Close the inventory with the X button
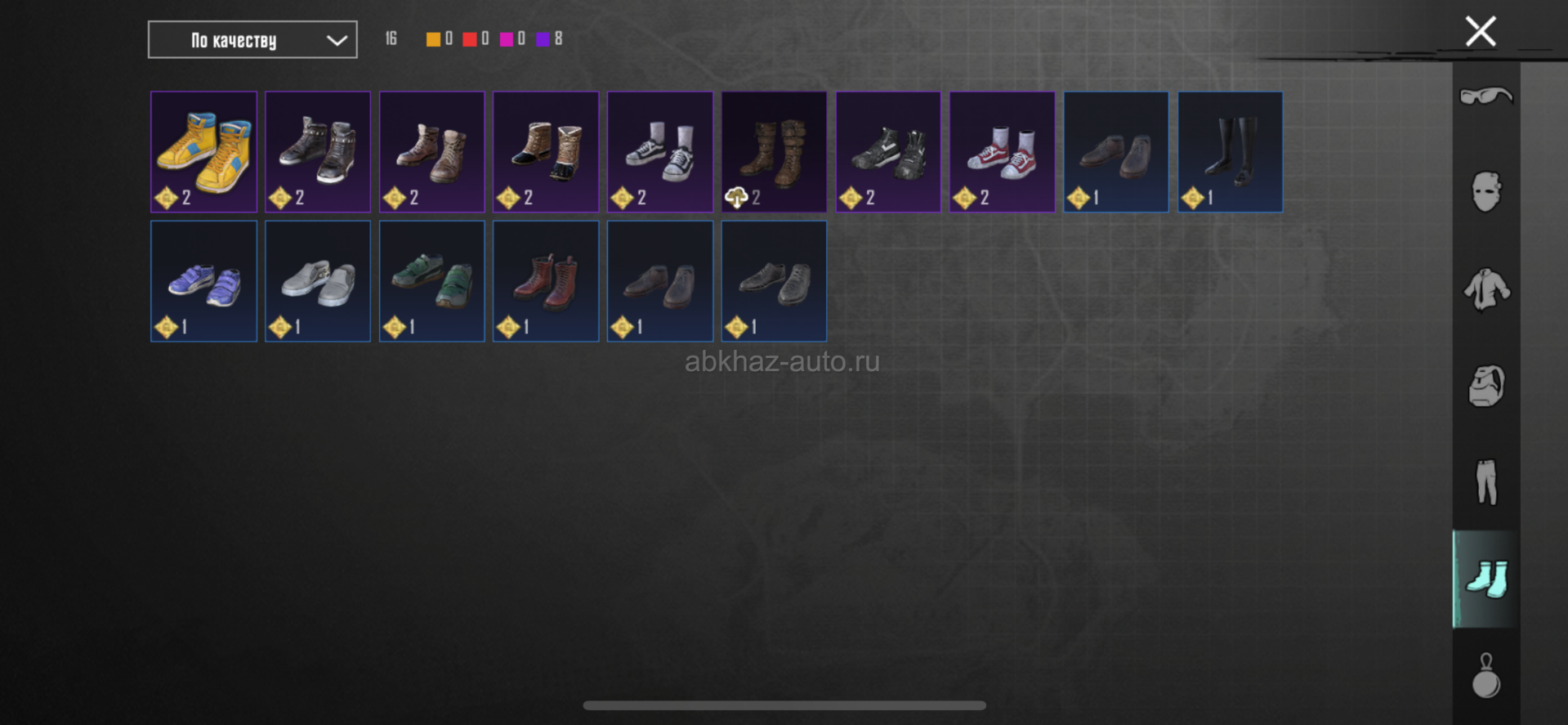 [1480, 32]
